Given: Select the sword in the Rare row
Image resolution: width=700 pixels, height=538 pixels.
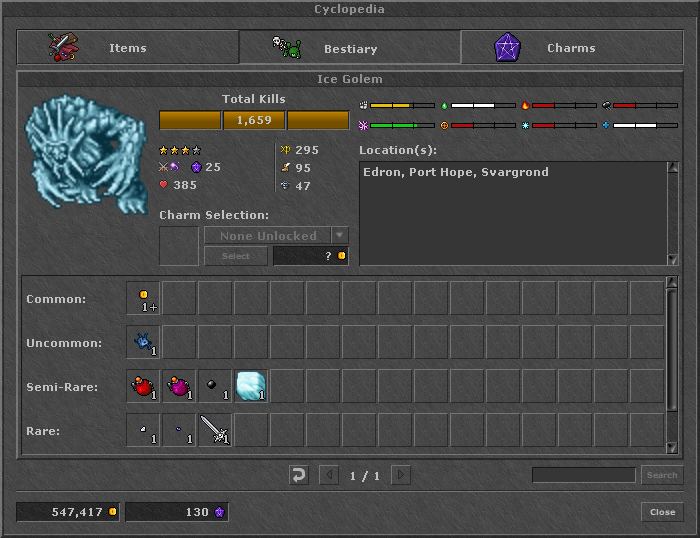Looking at the screenshot, I should click(216, 430).
